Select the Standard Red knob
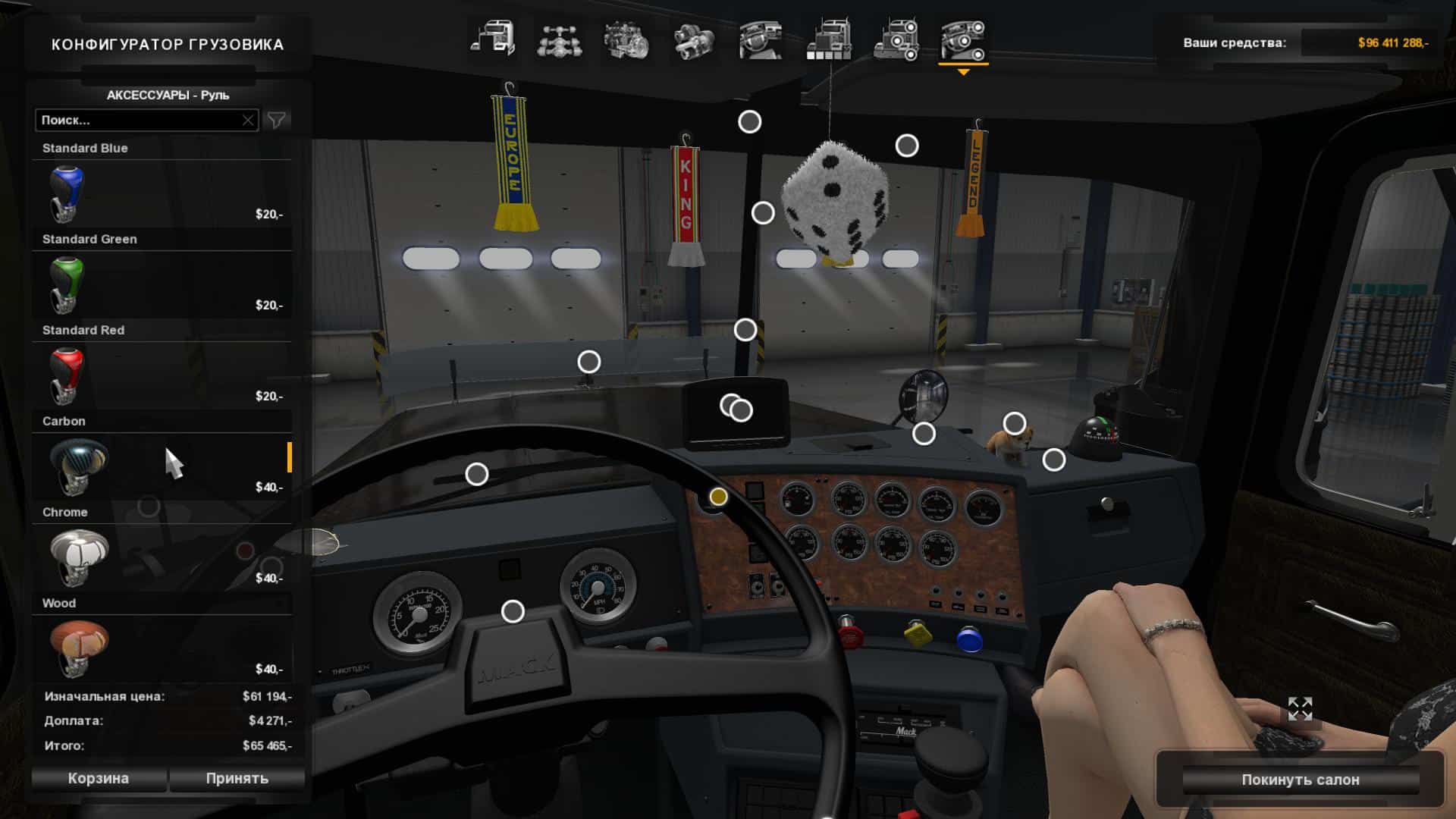 pos(162,375)
